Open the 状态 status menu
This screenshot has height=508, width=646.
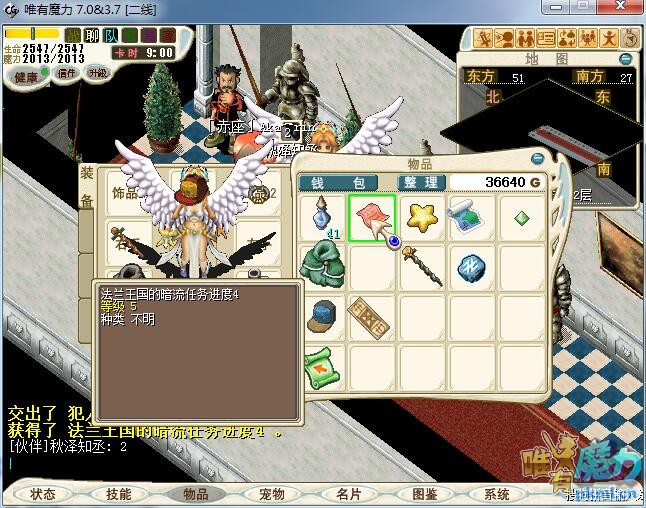(x=43, y=493)
